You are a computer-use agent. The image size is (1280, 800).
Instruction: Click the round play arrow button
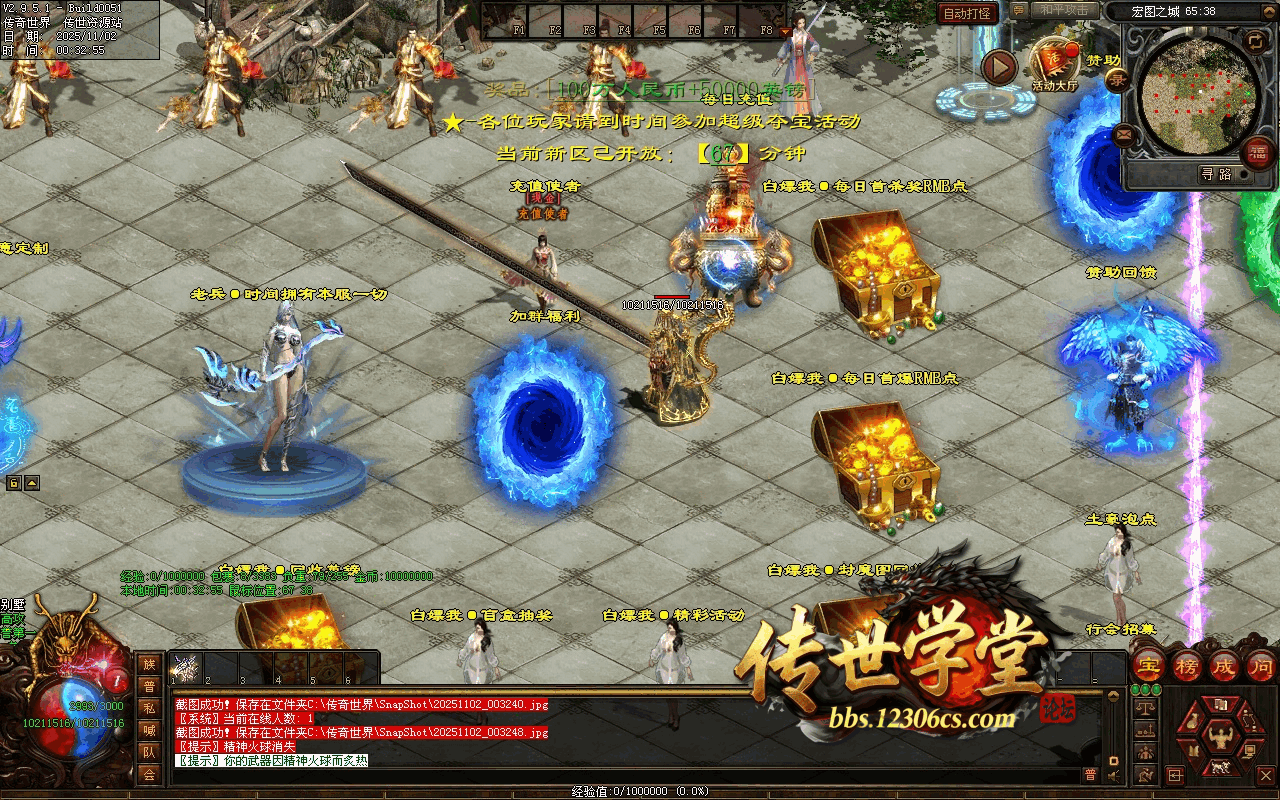(998, 67)
